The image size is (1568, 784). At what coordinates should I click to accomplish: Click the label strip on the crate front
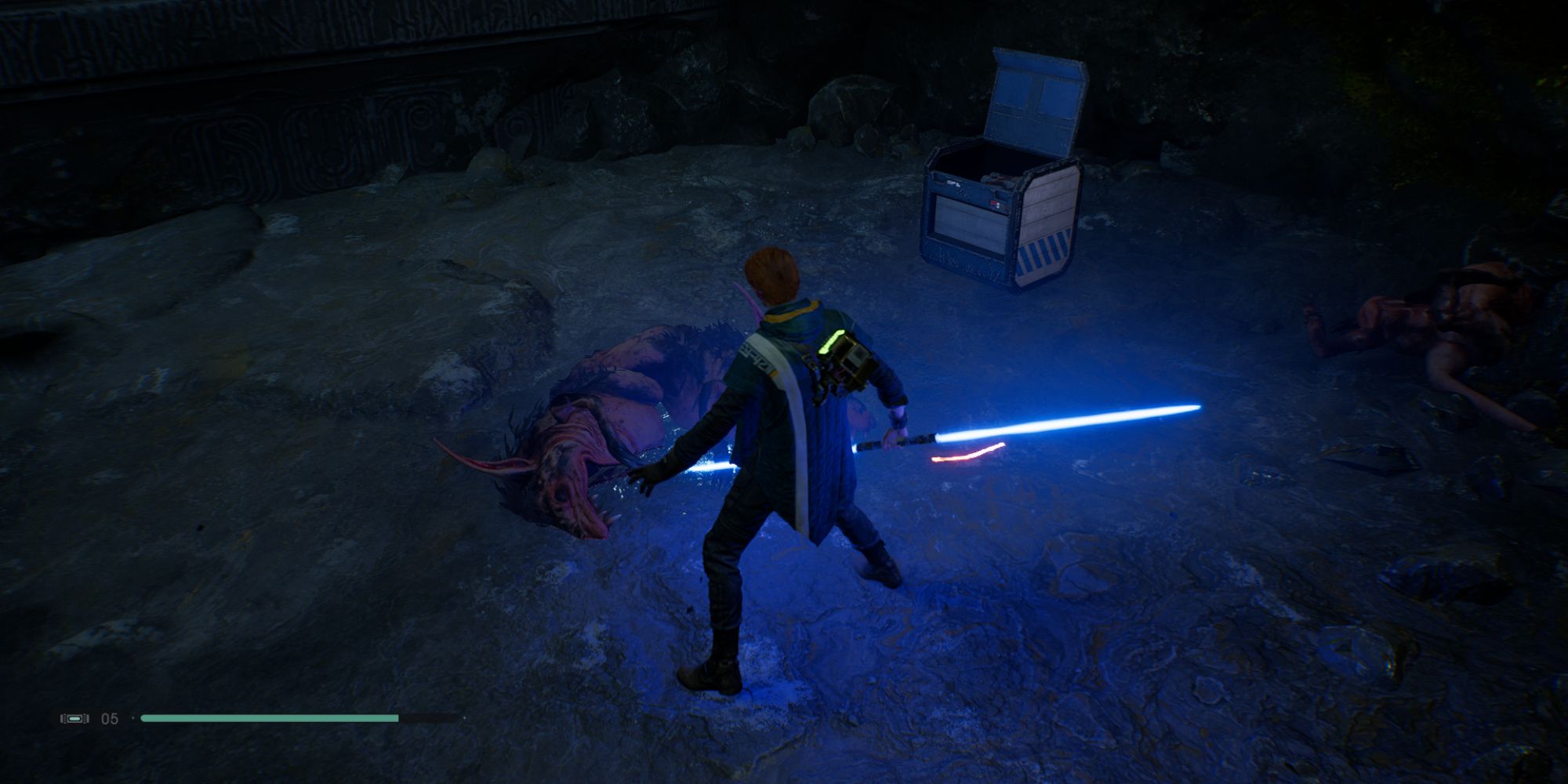953,182
